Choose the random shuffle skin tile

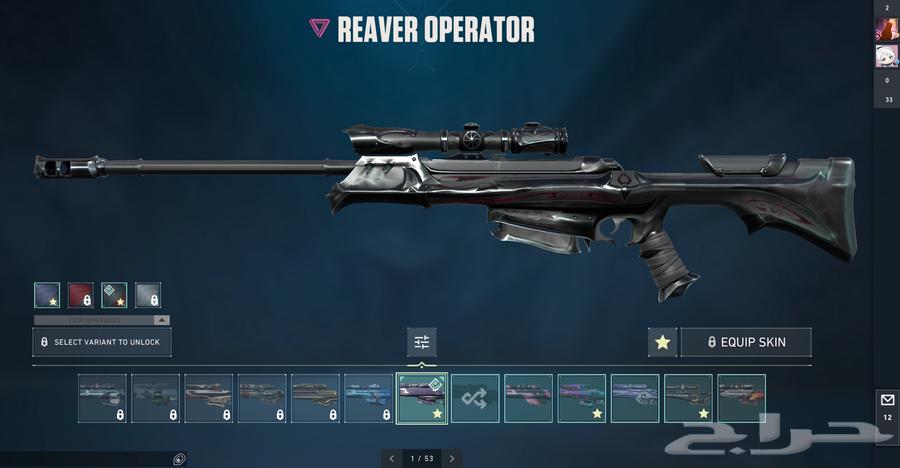[475, 398]
